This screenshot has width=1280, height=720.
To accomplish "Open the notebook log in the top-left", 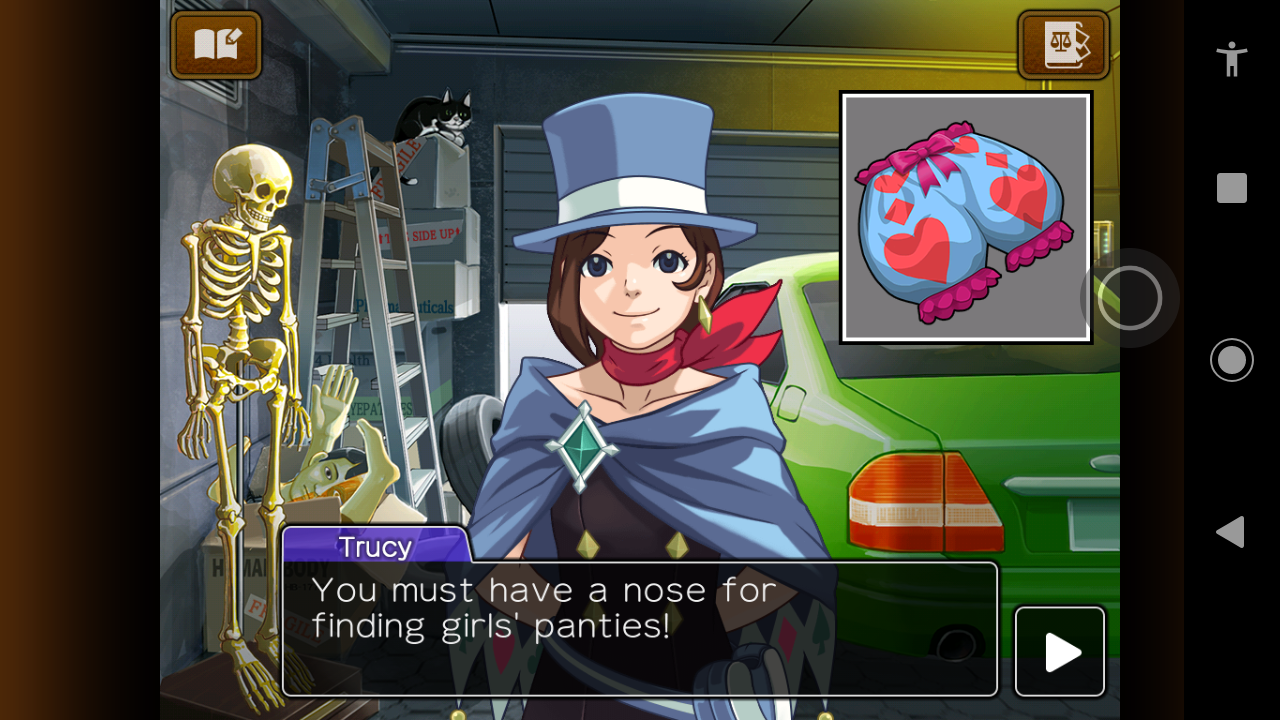I will [216, 45].
